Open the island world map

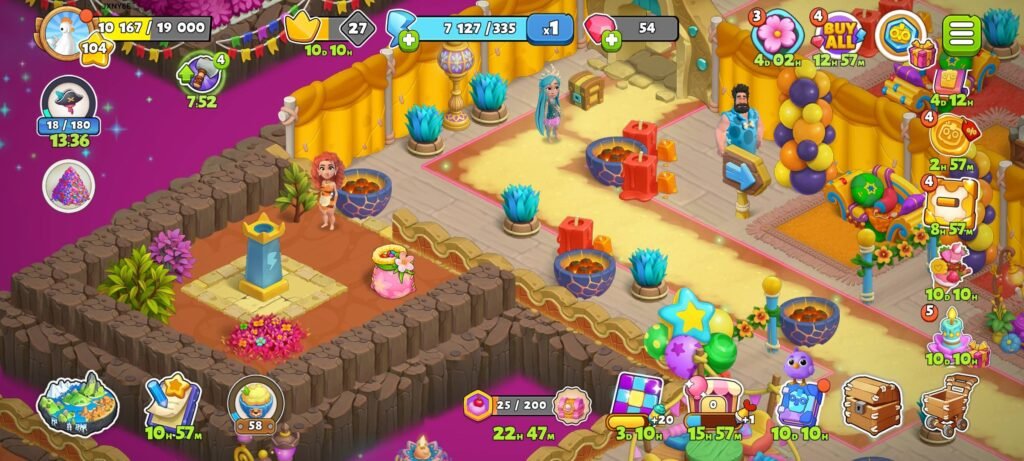click(78, 402)
